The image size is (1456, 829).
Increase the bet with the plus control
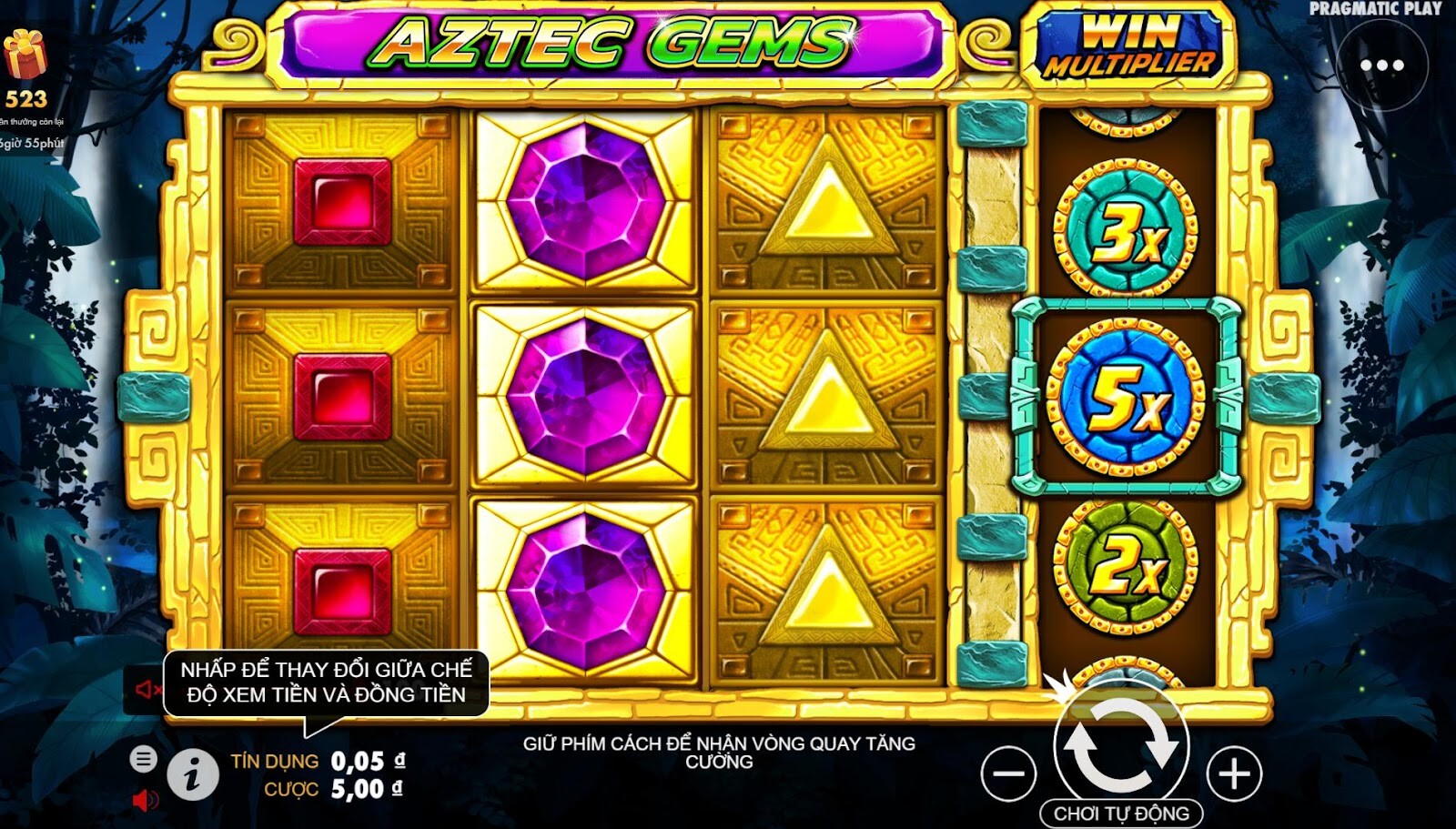(1234, 772)
